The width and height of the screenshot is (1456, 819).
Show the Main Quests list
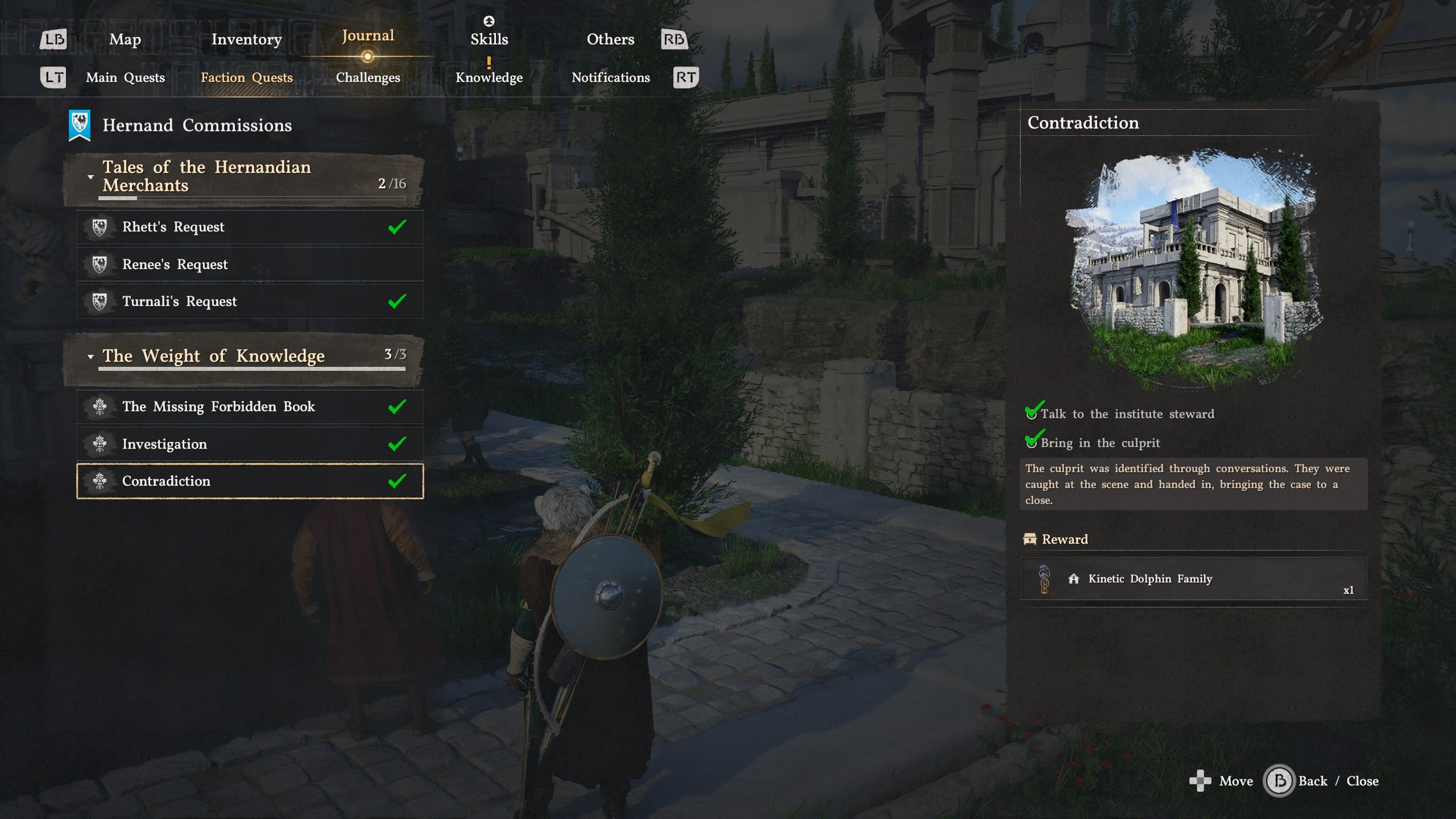[x=125, y=77]
